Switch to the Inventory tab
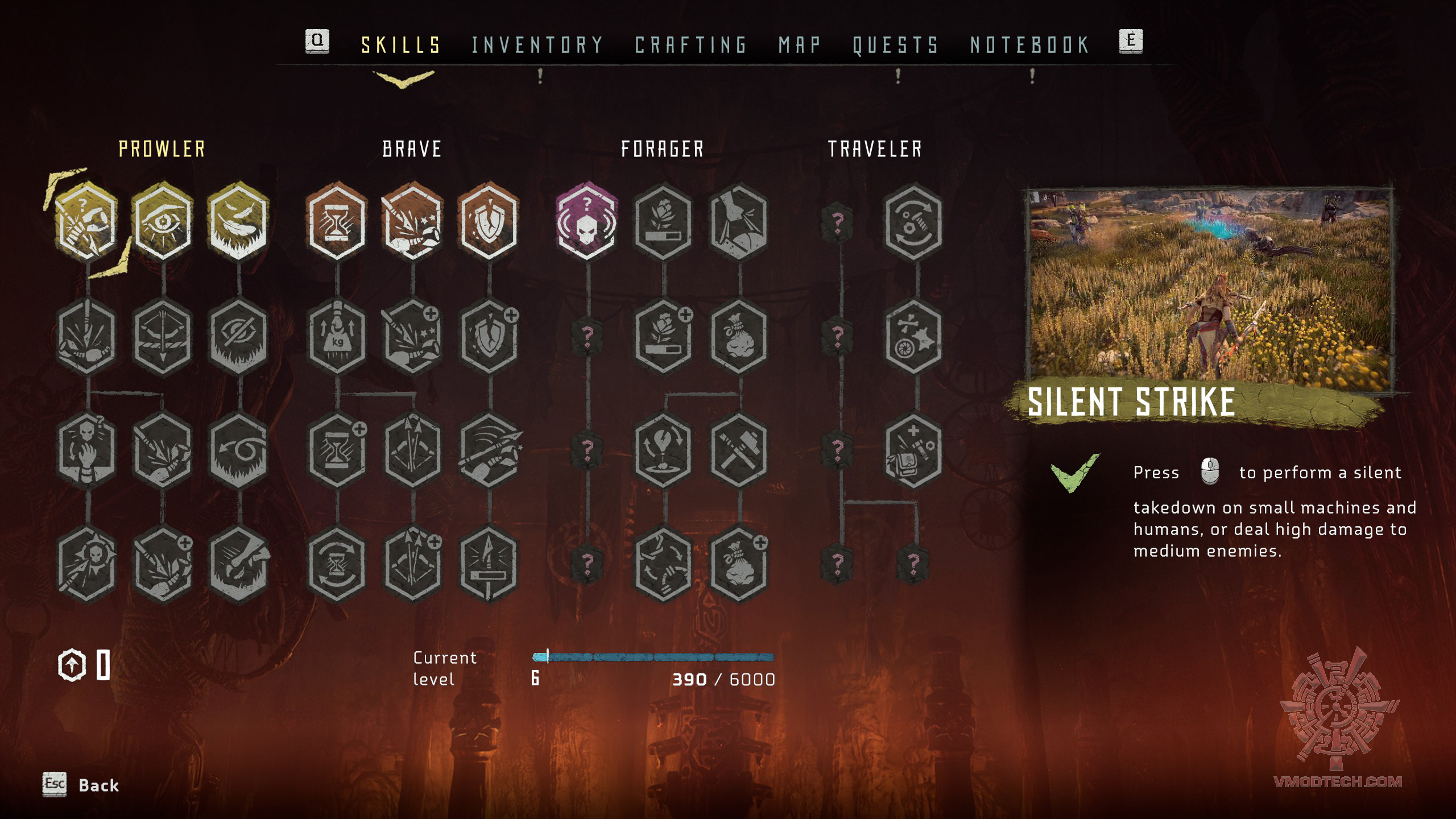Screen dimensions: 1456x819 point(537,45)
